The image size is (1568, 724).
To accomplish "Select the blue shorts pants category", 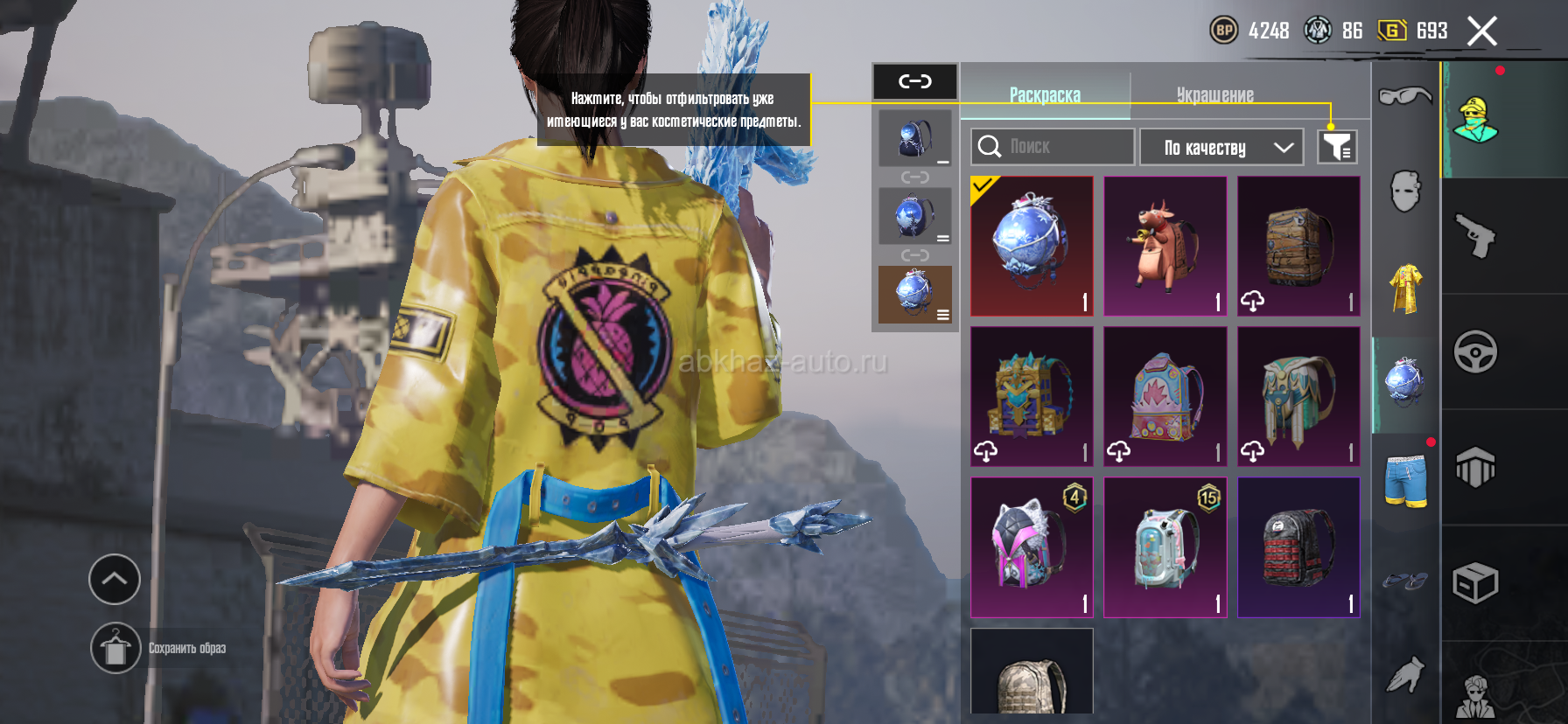I will click(x=1405, y=479).
